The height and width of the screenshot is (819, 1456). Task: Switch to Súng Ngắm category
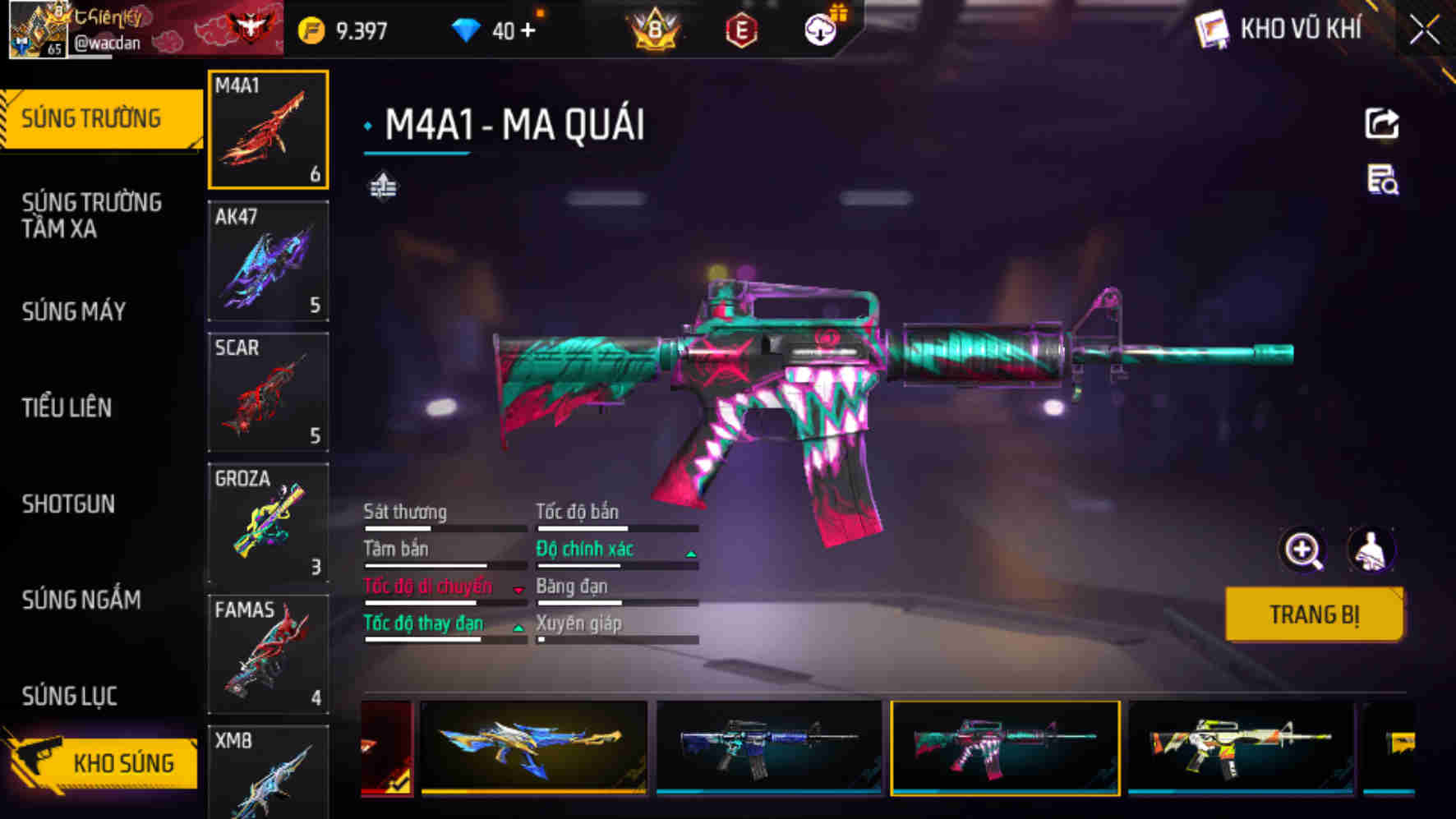point(81,600)
